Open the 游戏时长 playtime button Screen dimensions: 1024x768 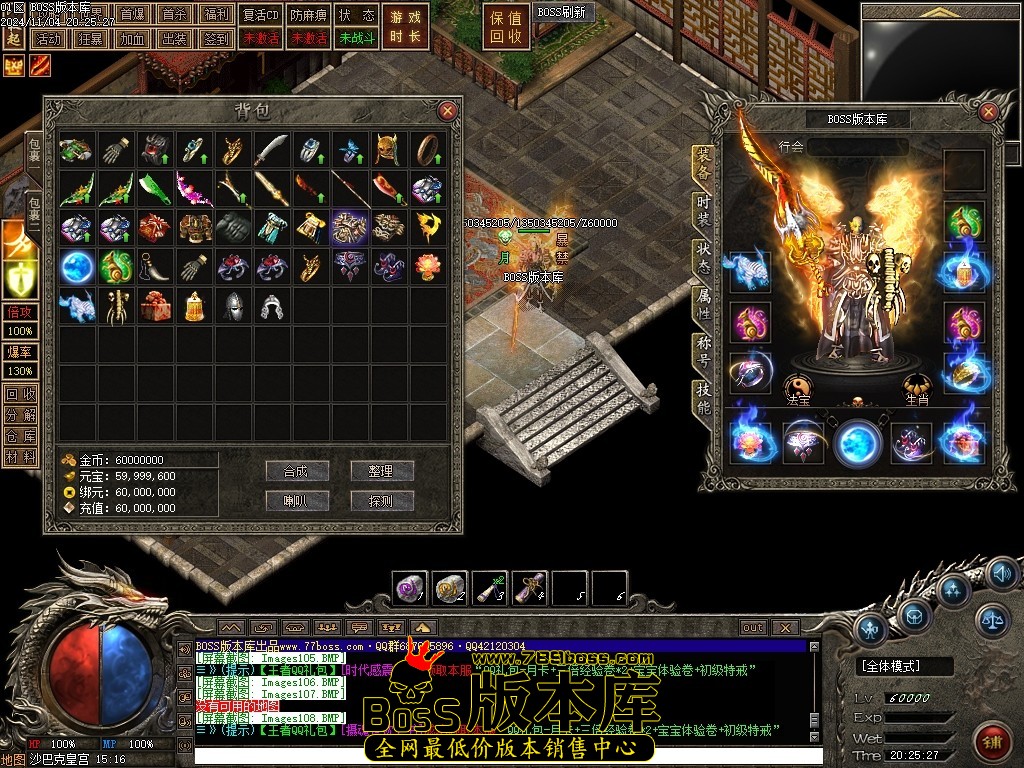pyautogui.click(x=405, y=27)
